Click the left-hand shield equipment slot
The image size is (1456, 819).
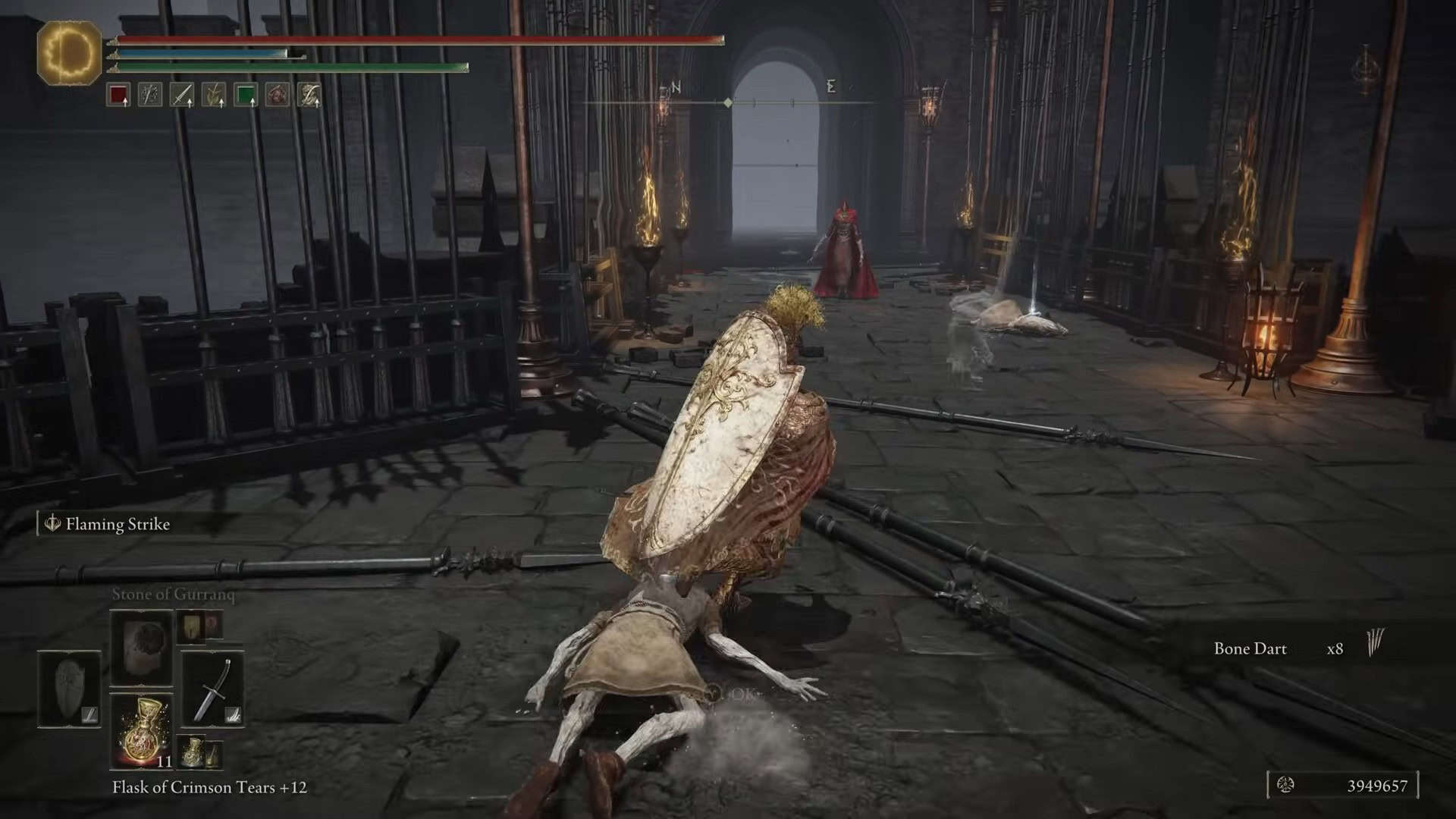(x=69, y=688)
